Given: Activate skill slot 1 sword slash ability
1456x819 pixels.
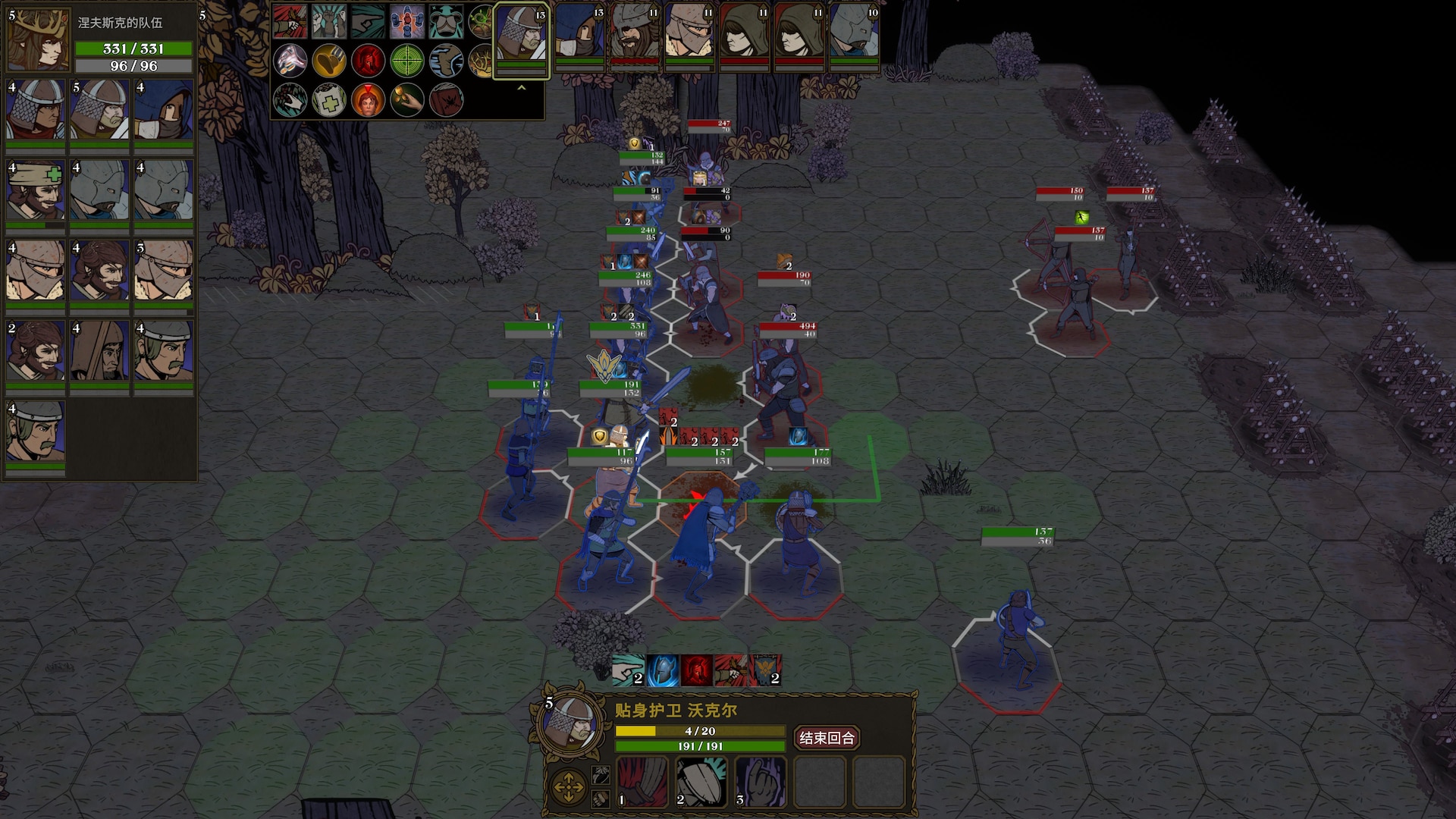Looking at the screenshot, I should pyautogui.click(x=642, y=782).
